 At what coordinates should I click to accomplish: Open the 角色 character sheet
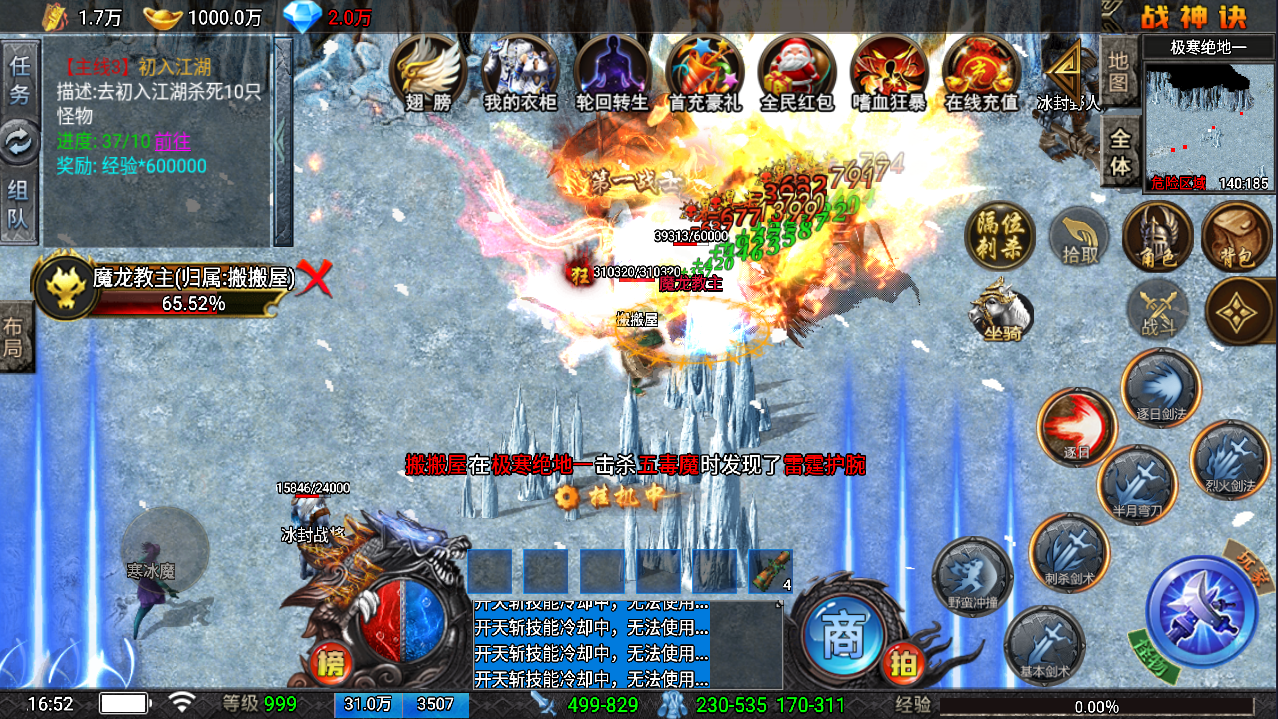(1156, 237)
